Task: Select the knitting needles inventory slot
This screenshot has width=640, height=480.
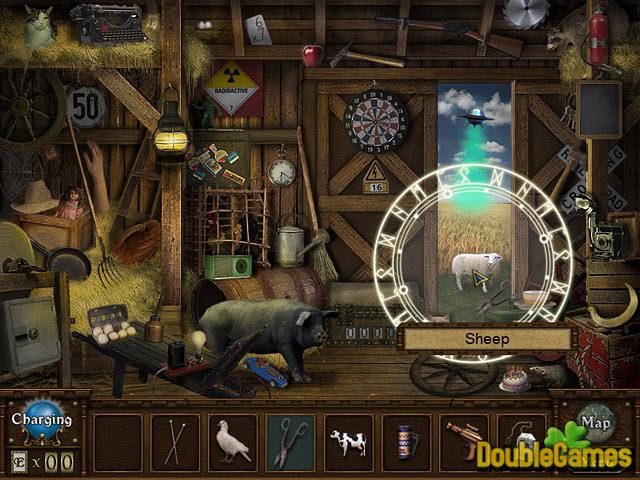Action: 176,439
